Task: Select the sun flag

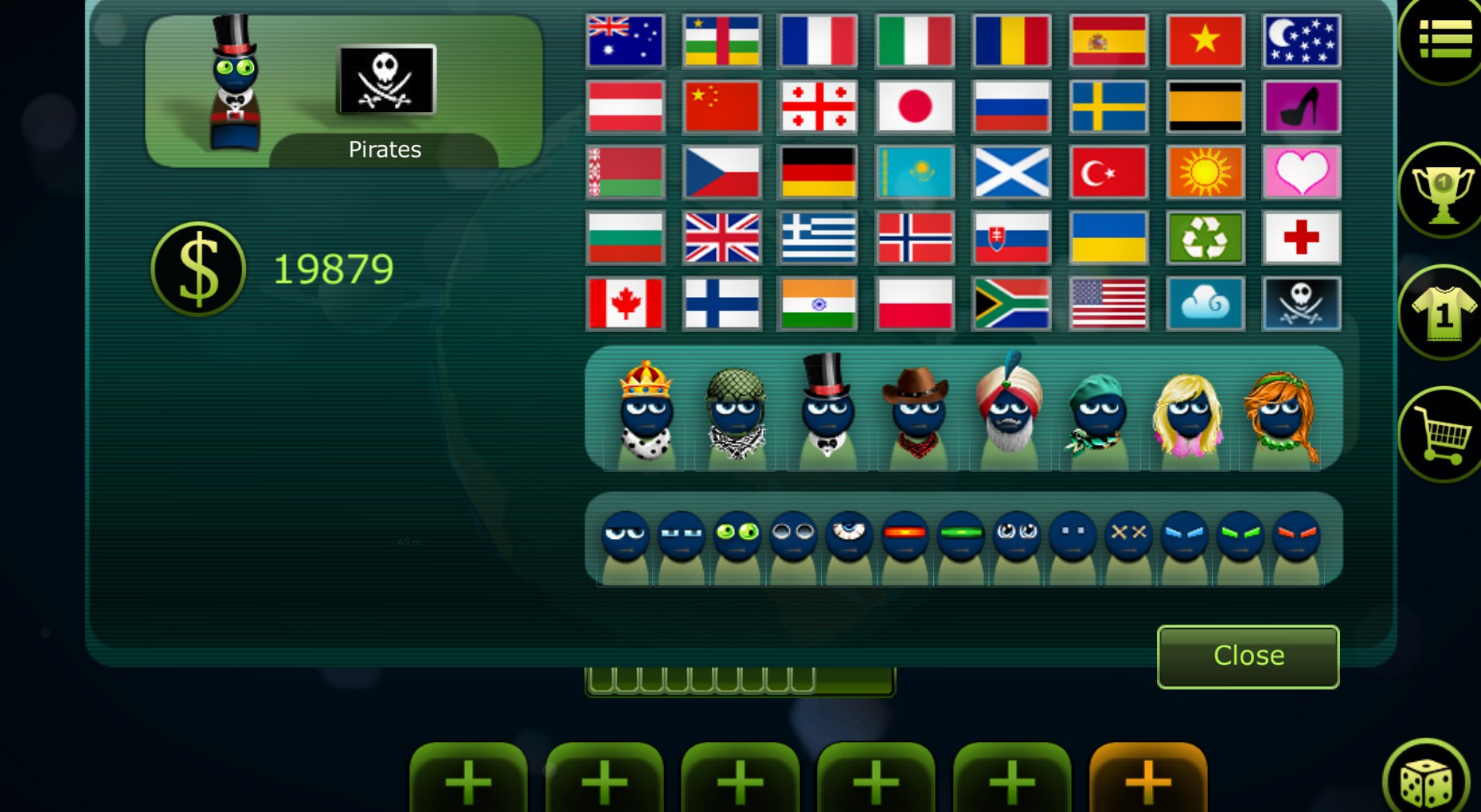Action: coord(1205,172)
